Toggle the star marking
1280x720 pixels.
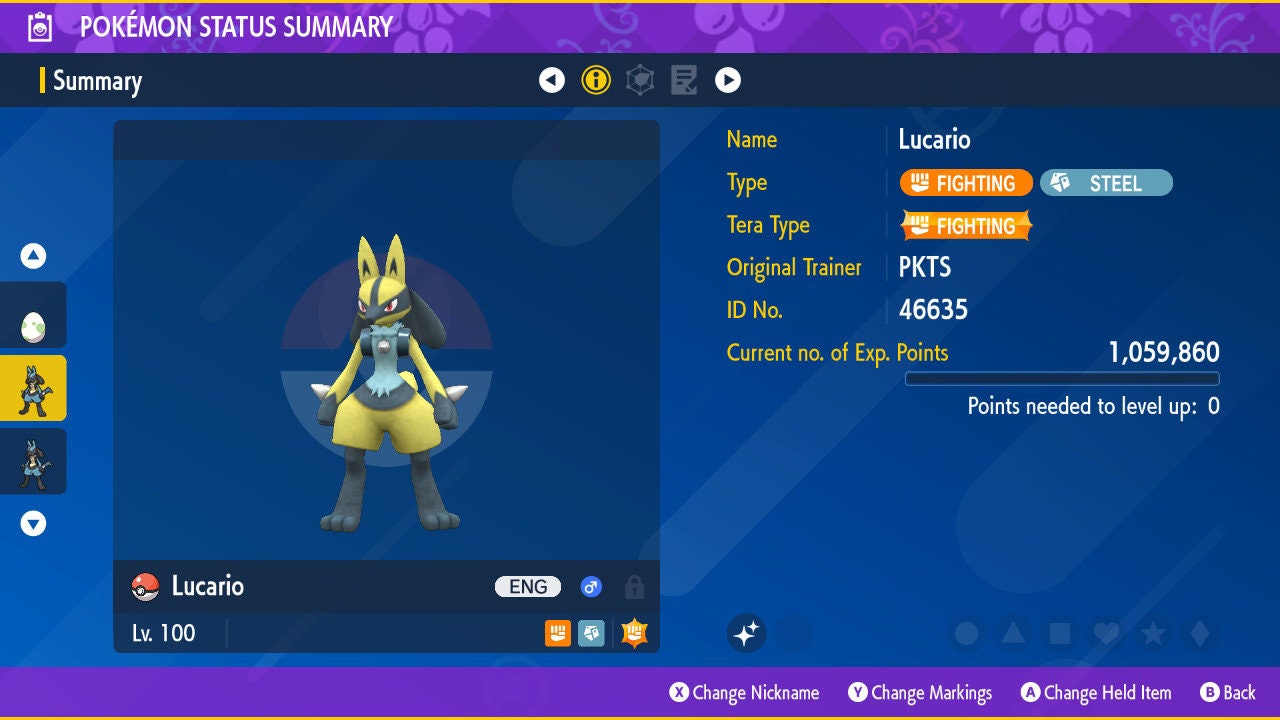pyautogui.click(x=1153, y=633)
